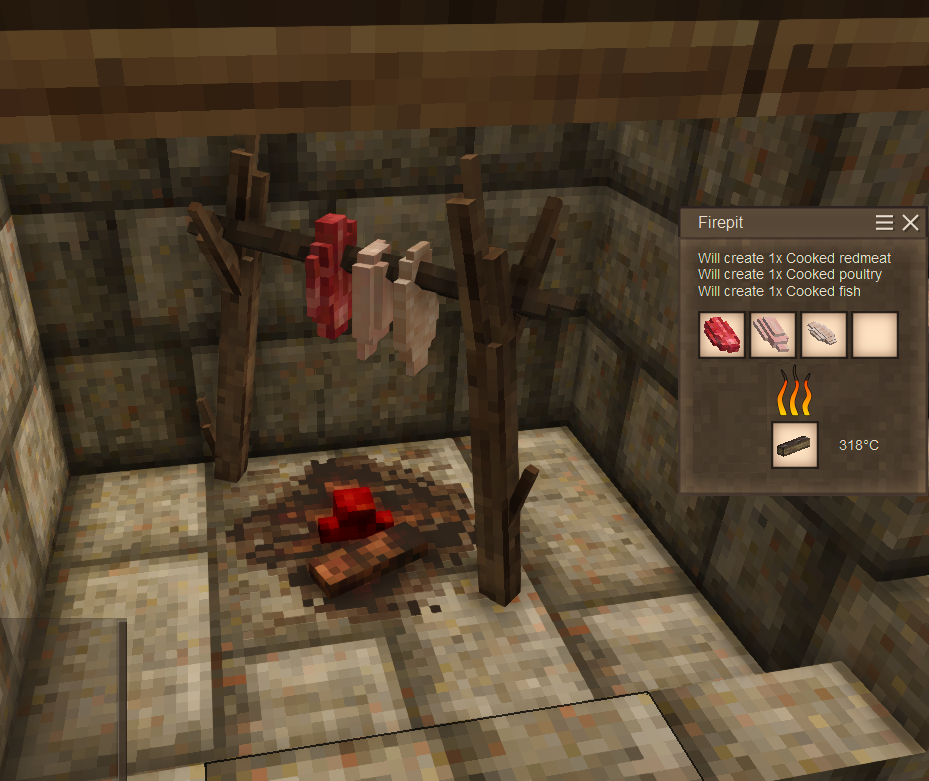Select the firewood fuel slot
The width and height of the screenshot is (929, 781).
pyautogui.click(x=795, y=445)
